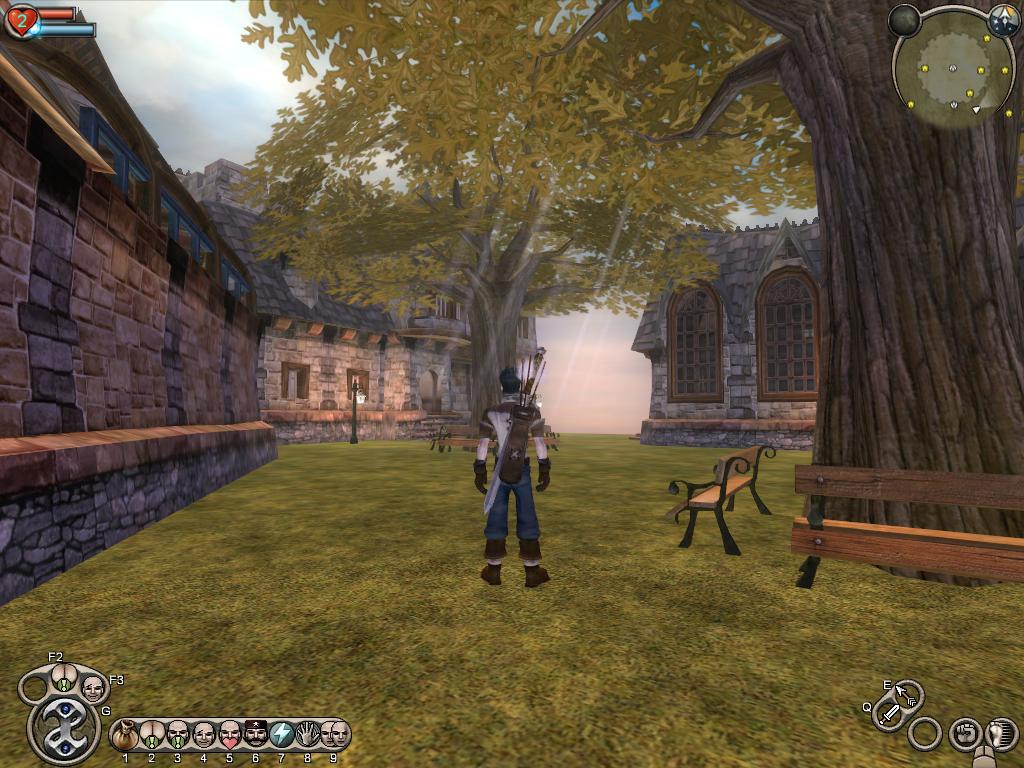This screenshot has width=1024, height=768.
Task: Open the circular town minimap
Action: 953,69
